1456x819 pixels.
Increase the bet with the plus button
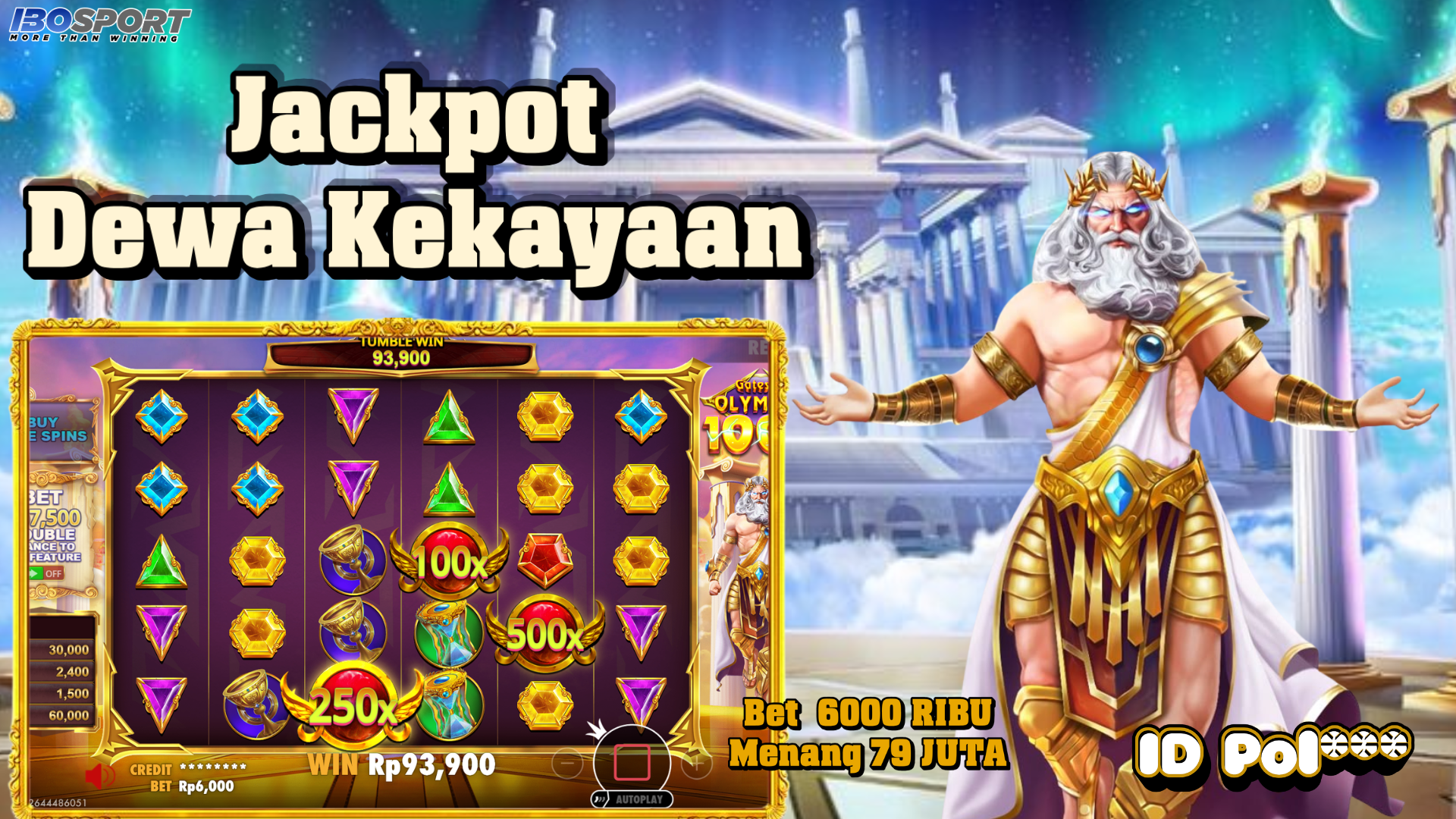pos(697,764)
